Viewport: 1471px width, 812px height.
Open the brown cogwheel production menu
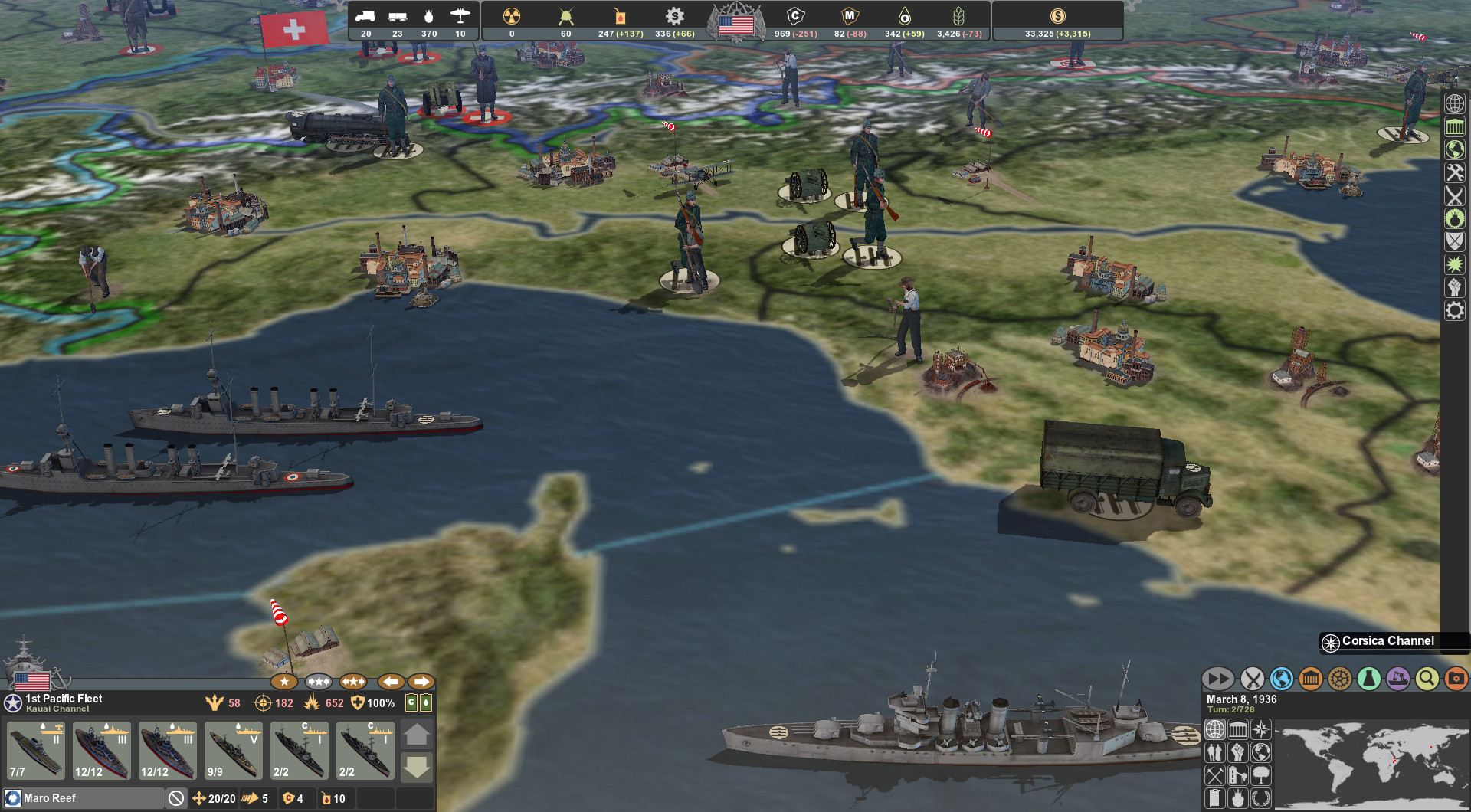(x=1339, y=679)
